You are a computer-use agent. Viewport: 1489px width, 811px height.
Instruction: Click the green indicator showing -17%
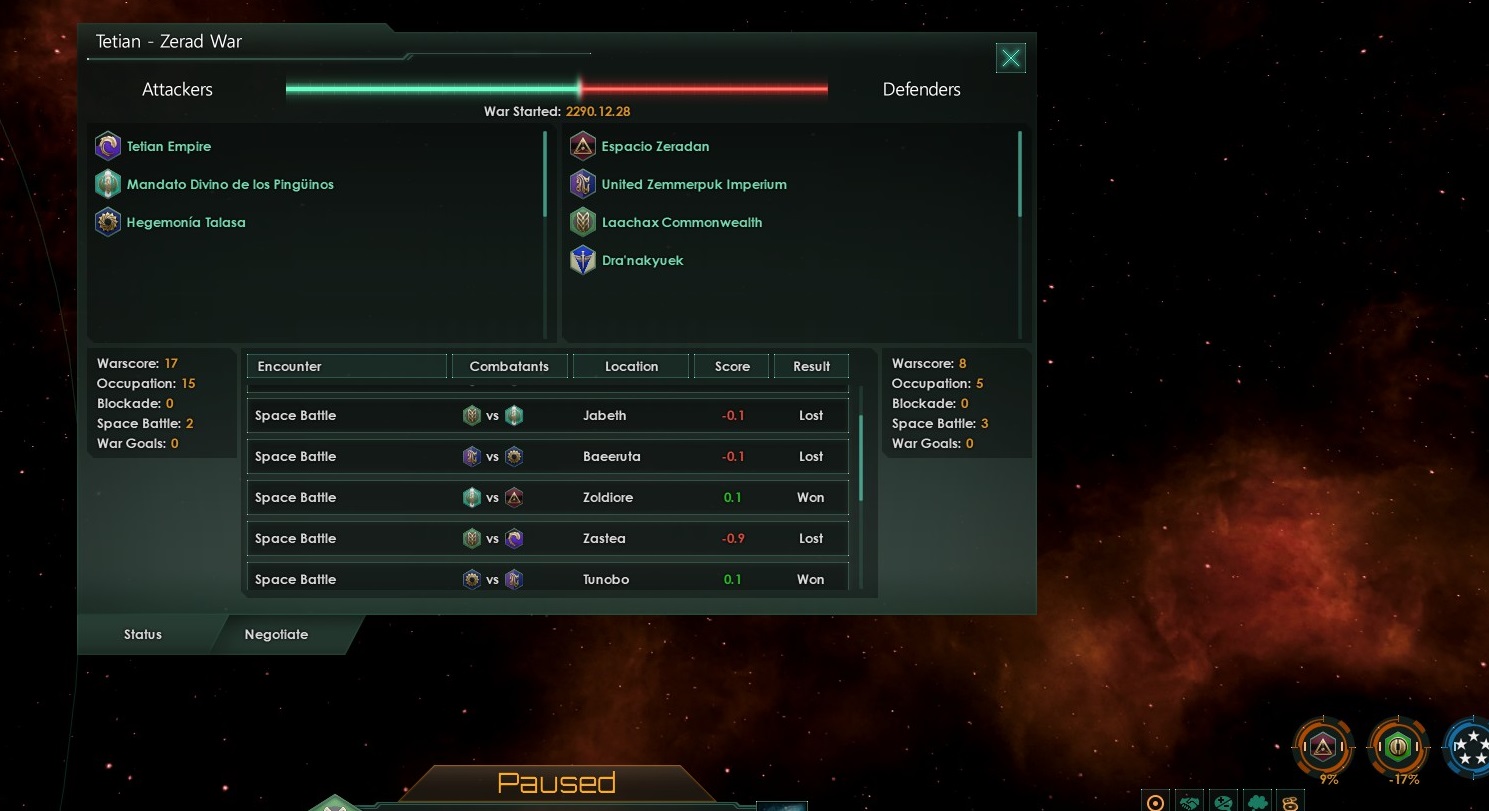click(1399, 747)
